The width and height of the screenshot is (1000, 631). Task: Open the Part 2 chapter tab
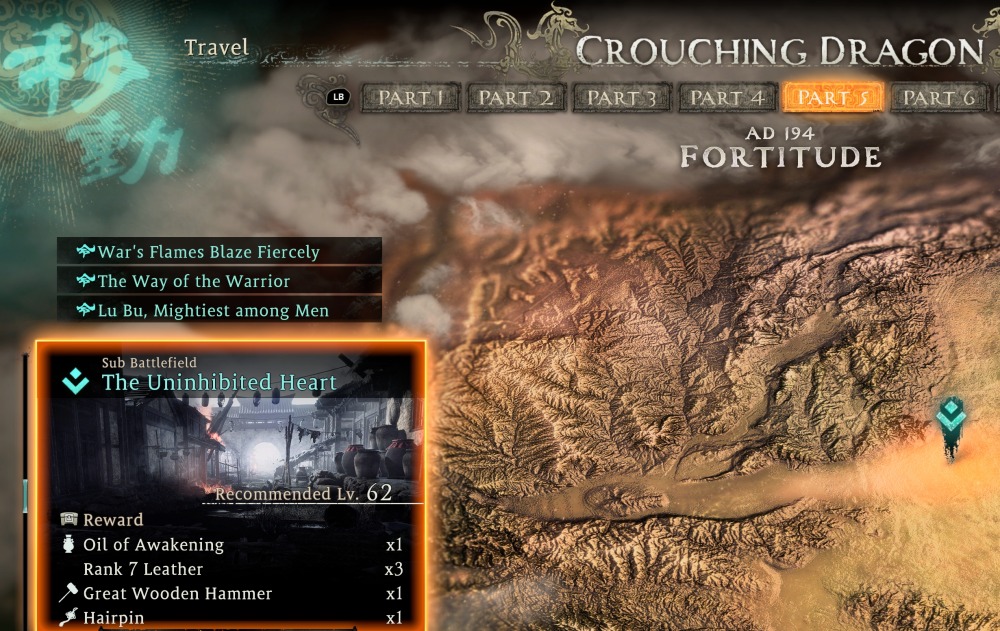point(515,98)
